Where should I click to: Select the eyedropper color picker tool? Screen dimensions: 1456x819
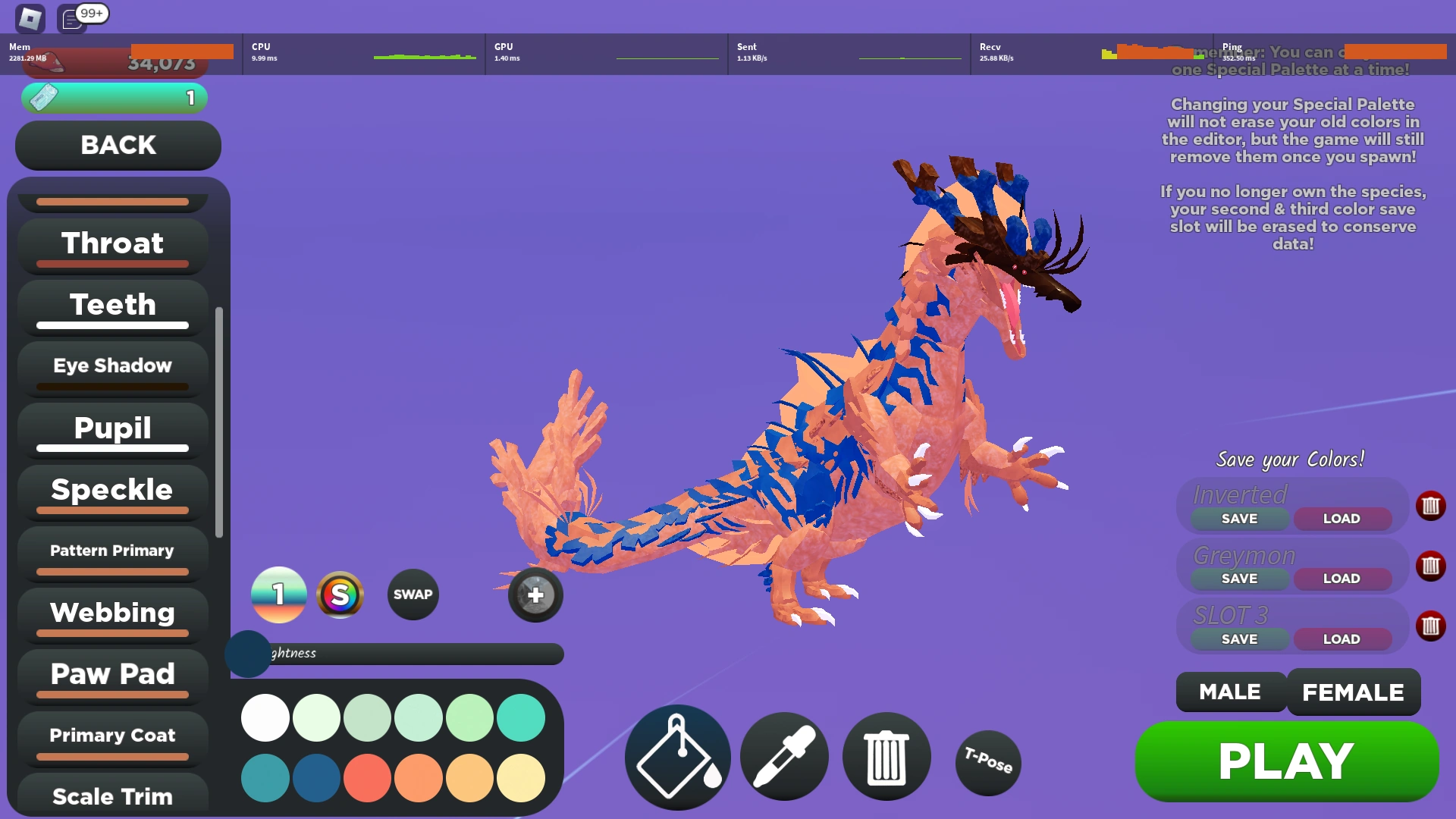(x=782, y=756)
